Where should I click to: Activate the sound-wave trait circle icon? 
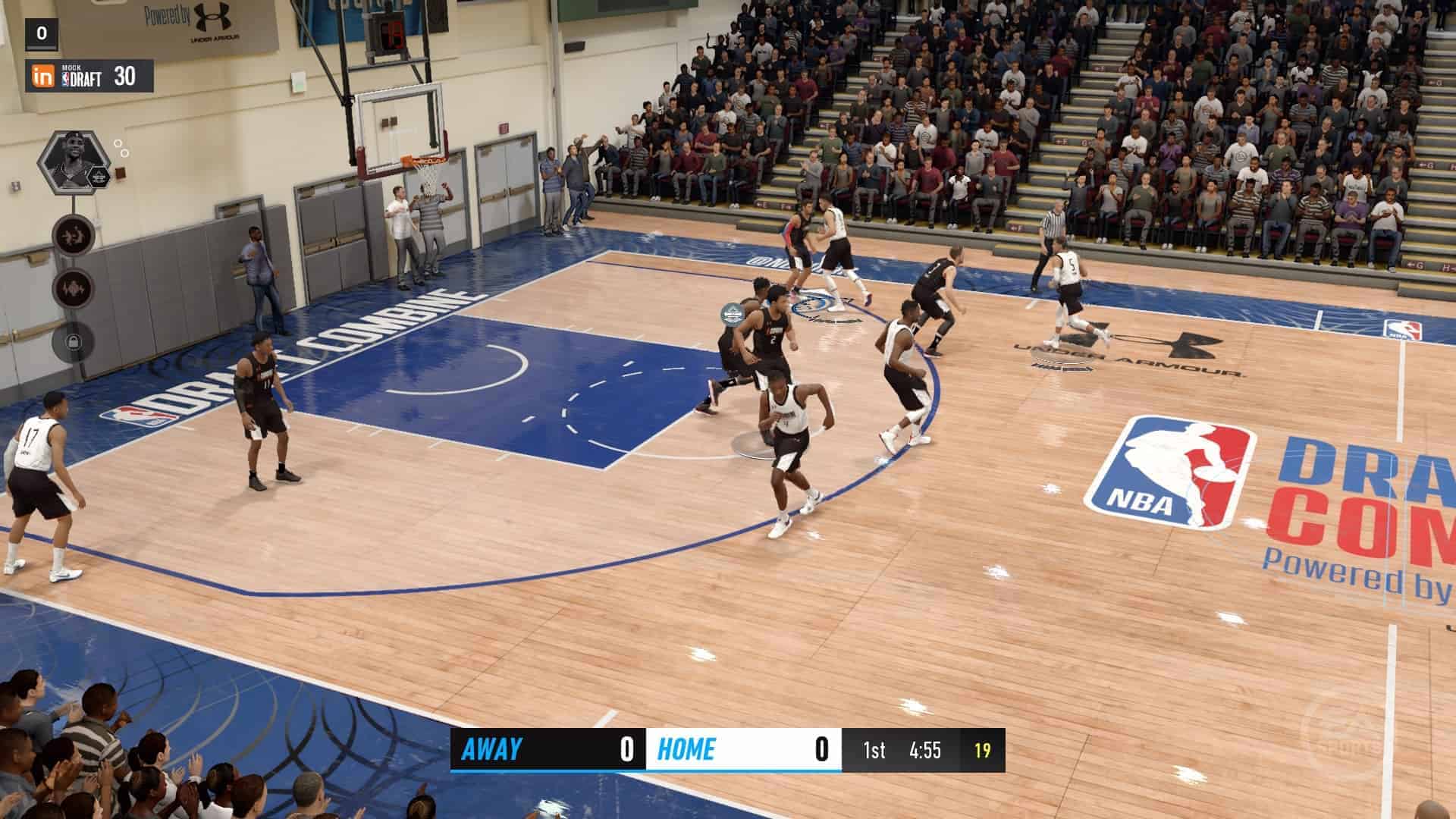coord(73,289)
